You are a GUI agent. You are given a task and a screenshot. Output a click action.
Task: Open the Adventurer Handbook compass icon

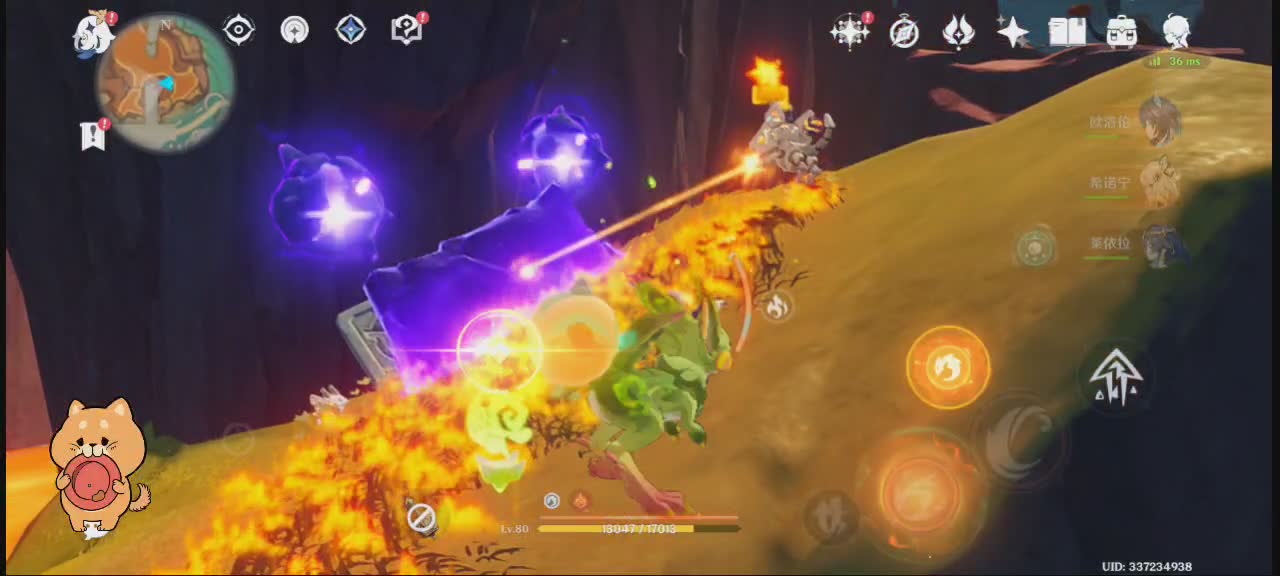tap(904, 32)
